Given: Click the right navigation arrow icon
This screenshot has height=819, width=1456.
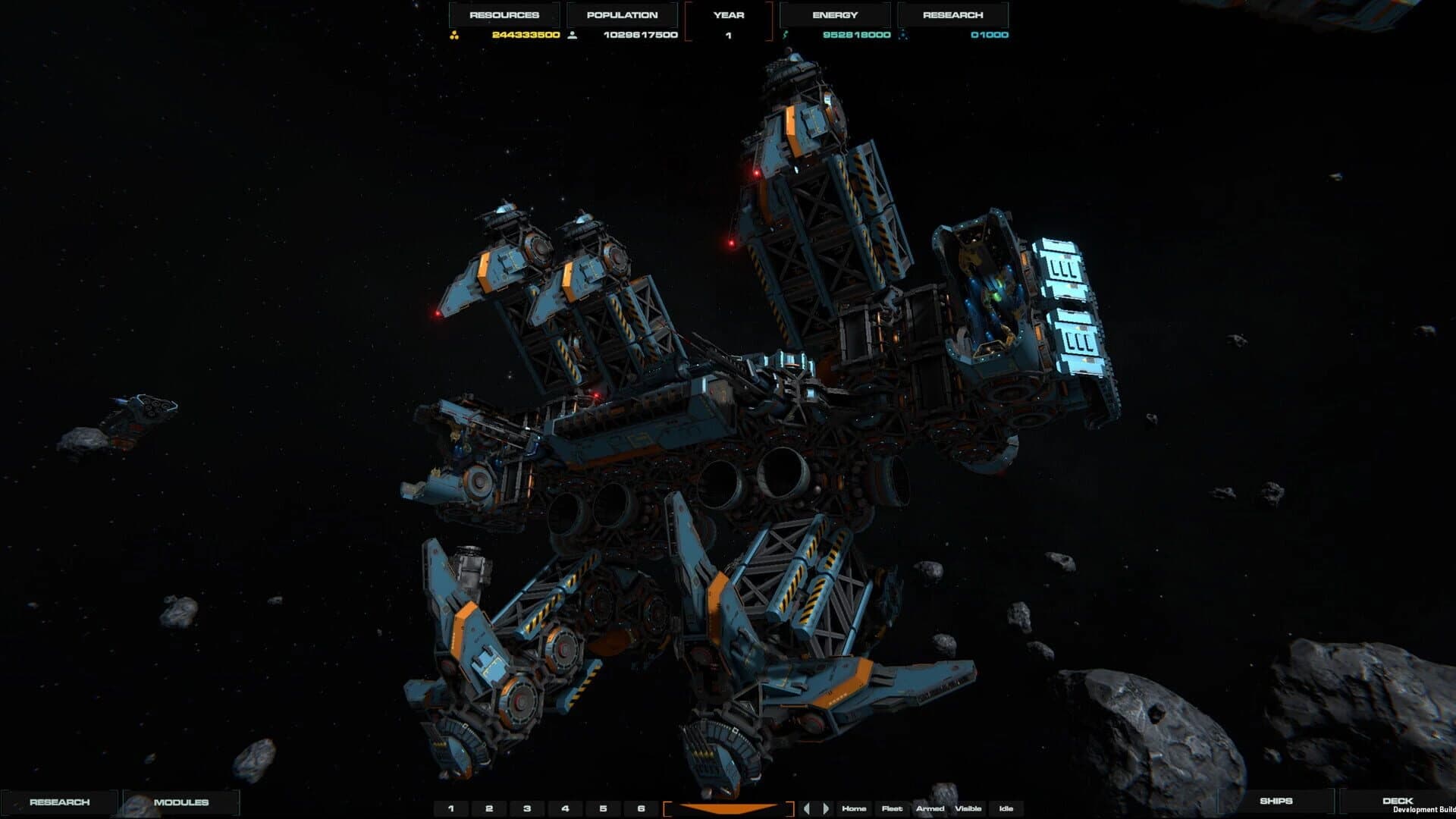Looking at the screenshot, I should [x=827, y=808].
